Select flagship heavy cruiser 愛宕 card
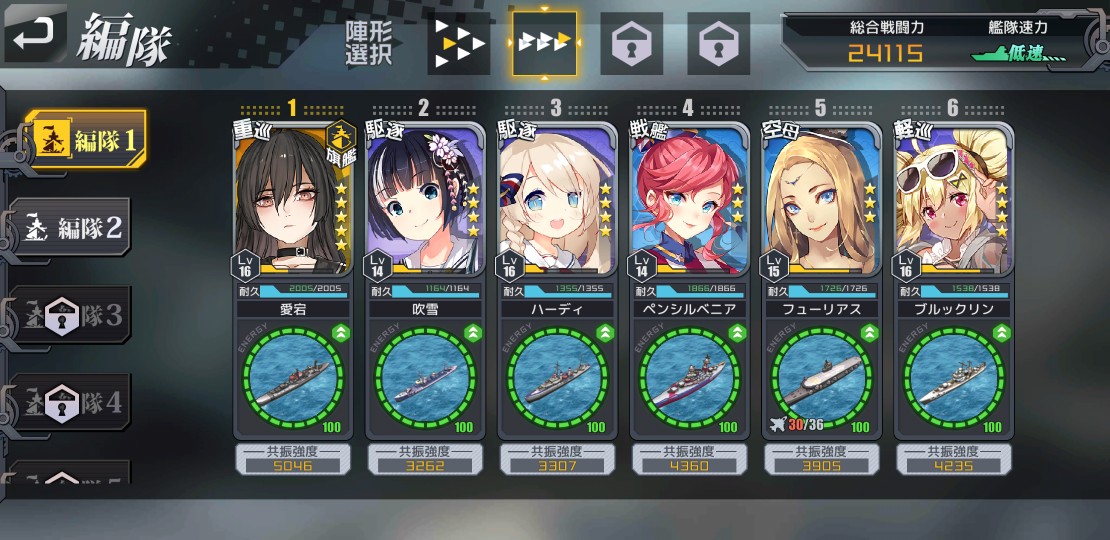The height and width of the screenshot is (540, 1110). [x=292, y=200]
